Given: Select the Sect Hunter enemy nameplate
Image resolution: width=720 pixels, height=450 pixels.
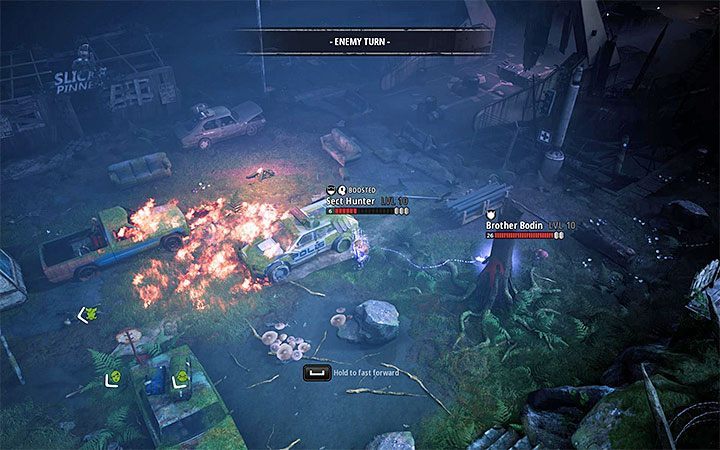Looking at the screenshot, I should coord(354,201).
